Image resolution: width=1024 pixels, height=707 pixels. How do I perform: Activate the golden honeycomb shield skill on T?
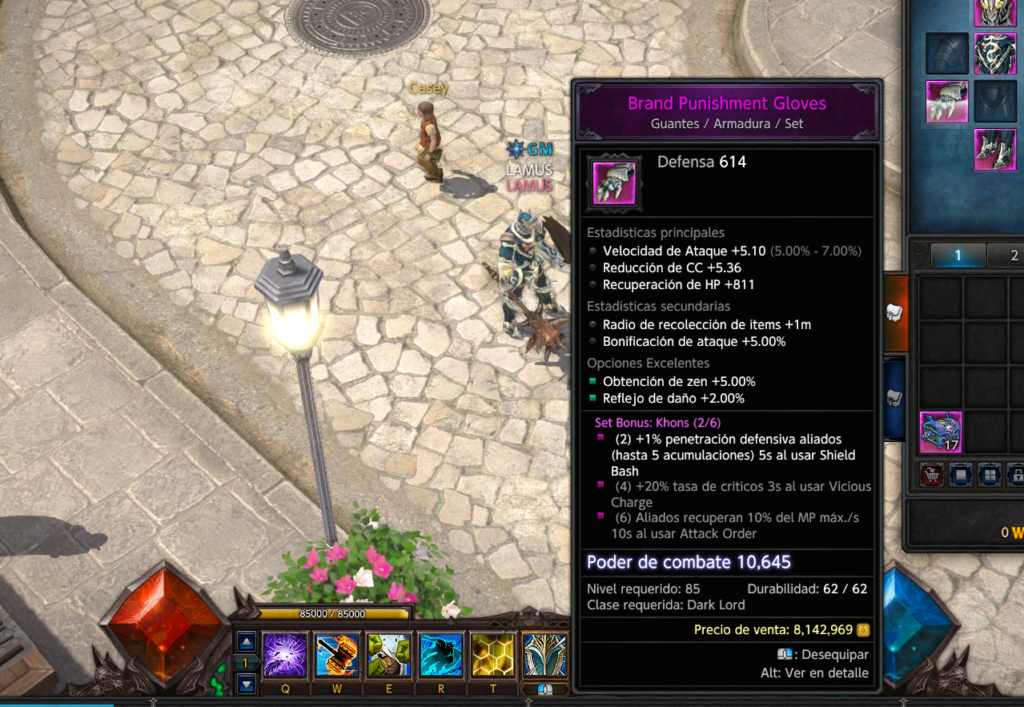(493, 655)
